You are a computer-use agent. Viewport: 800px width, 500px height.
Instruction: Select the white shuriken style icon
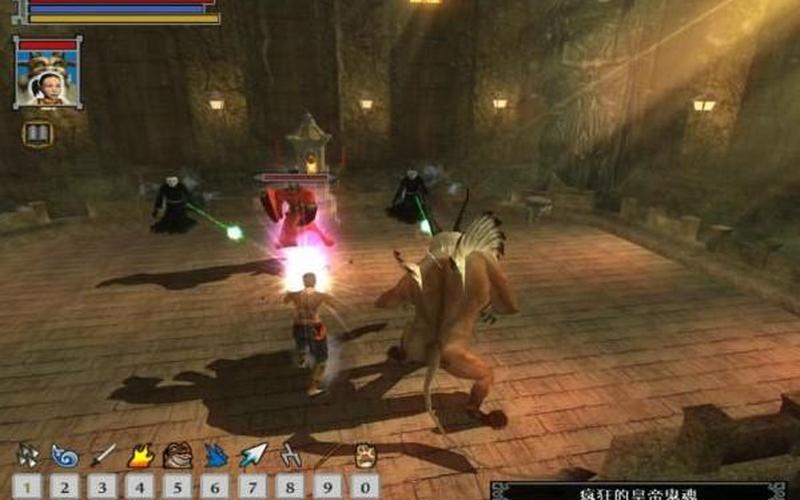27,455
